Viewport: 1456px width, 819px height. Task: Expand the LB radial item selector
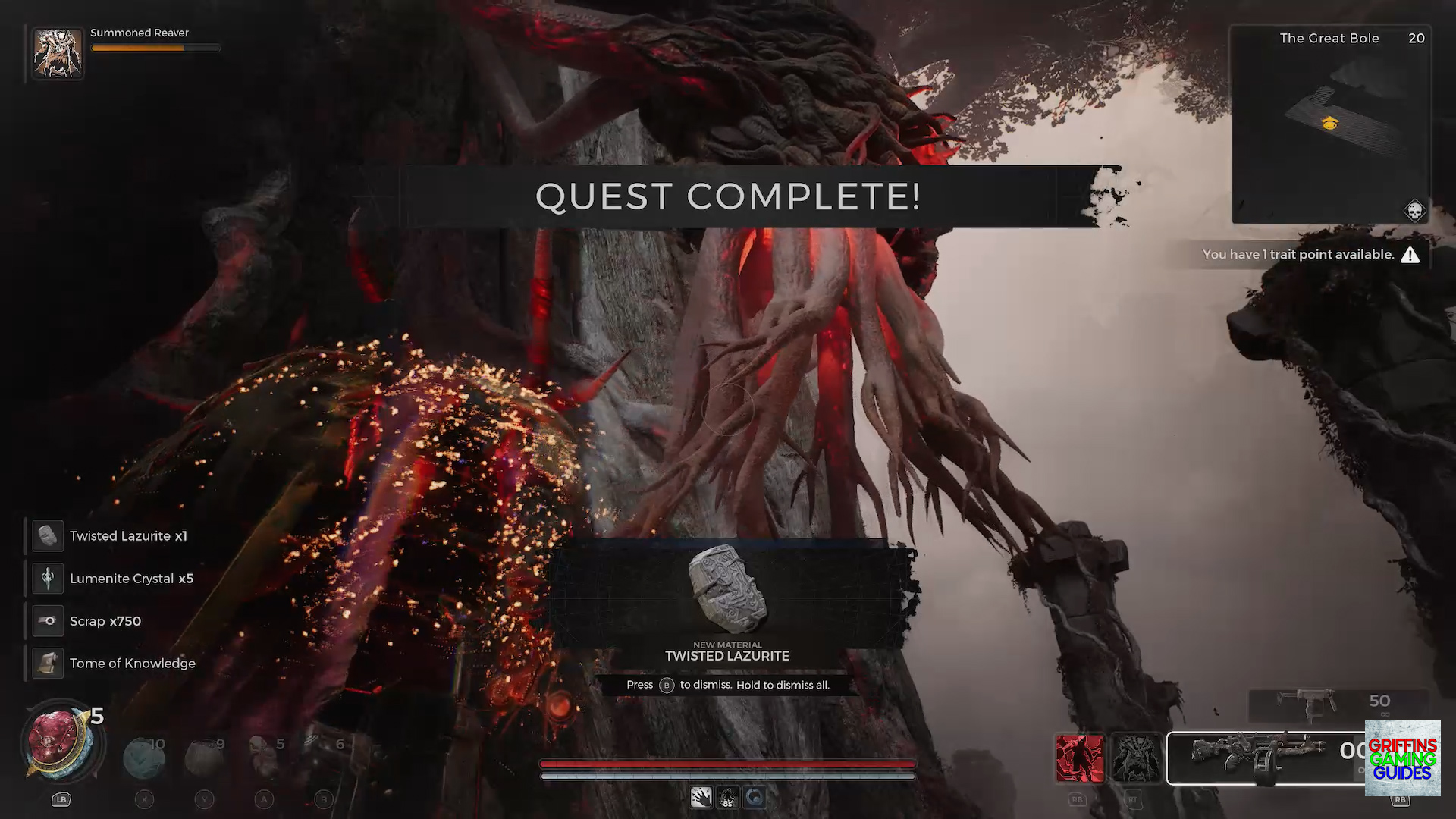tap(61, 799)
